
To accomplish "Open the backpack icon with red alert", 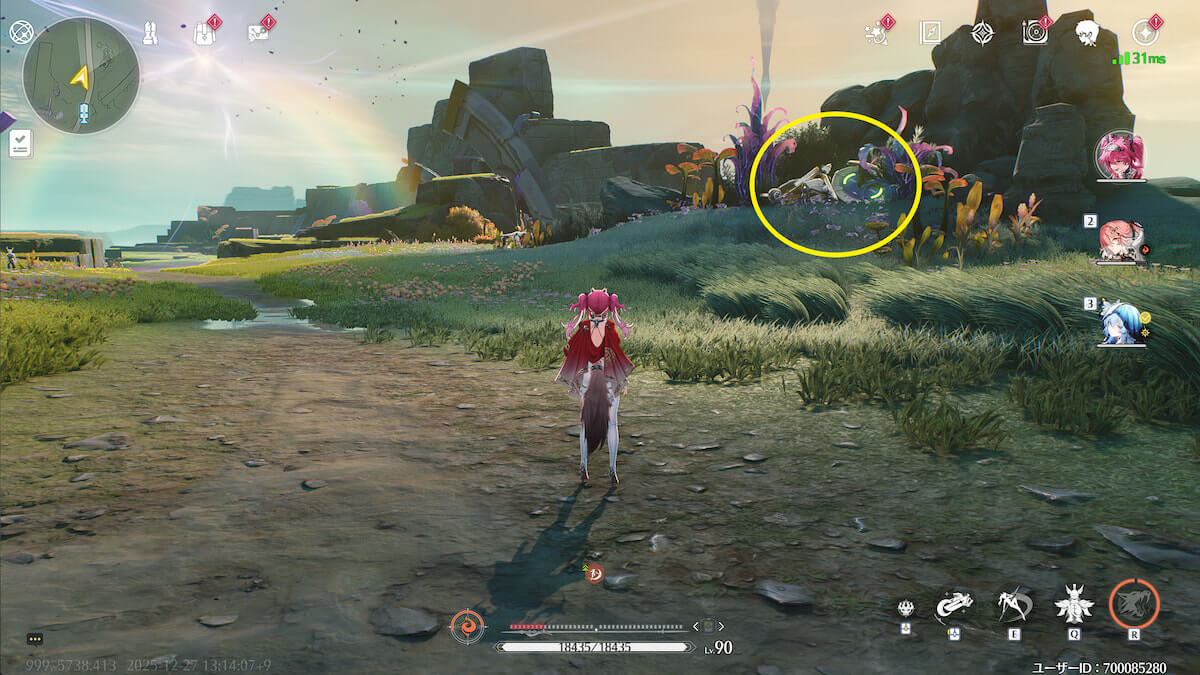I will point(205,33).
